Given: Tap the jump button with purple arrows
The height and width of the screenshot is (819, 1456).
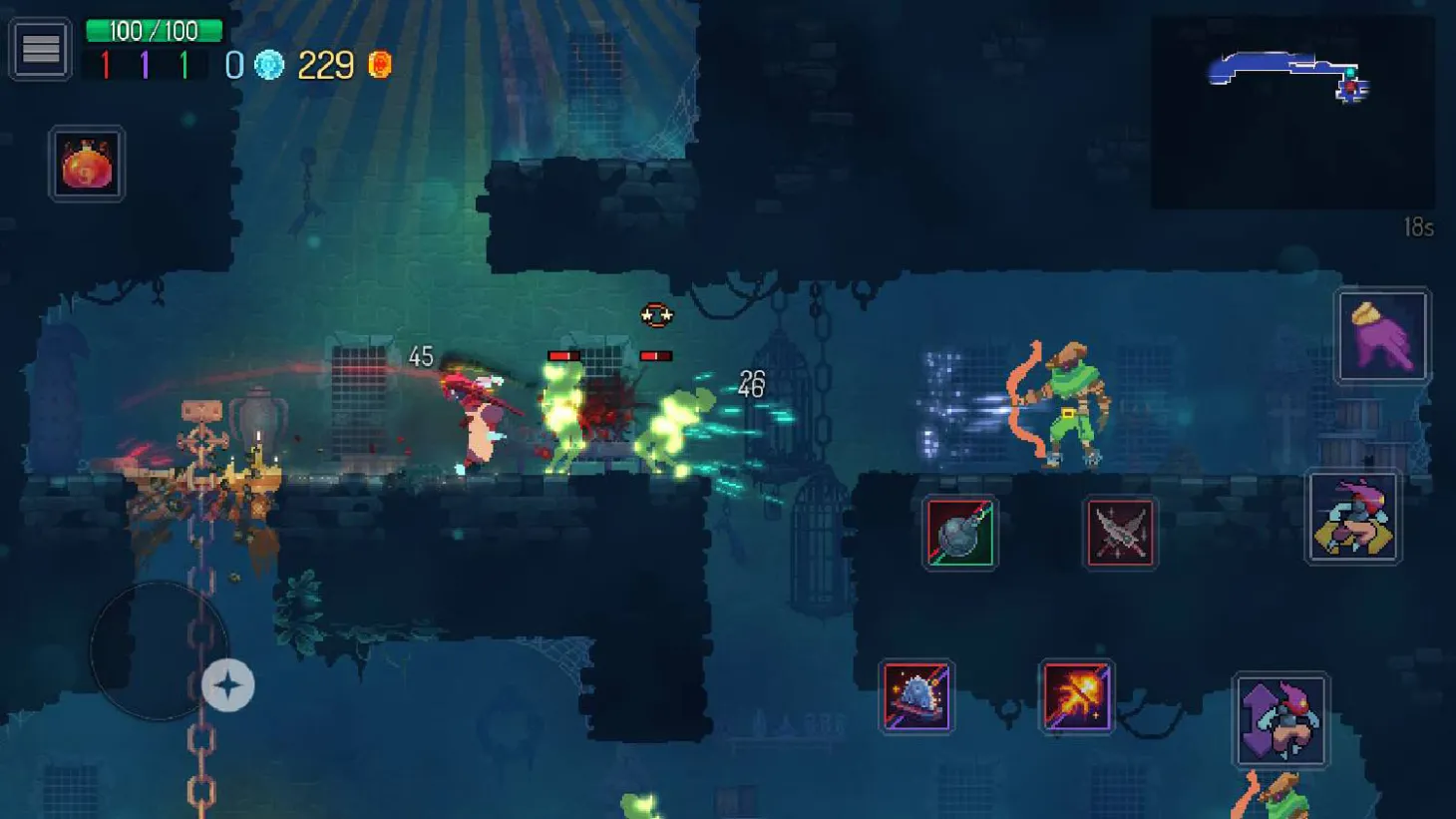Looking at the screenshot, I should [1279, 720].
